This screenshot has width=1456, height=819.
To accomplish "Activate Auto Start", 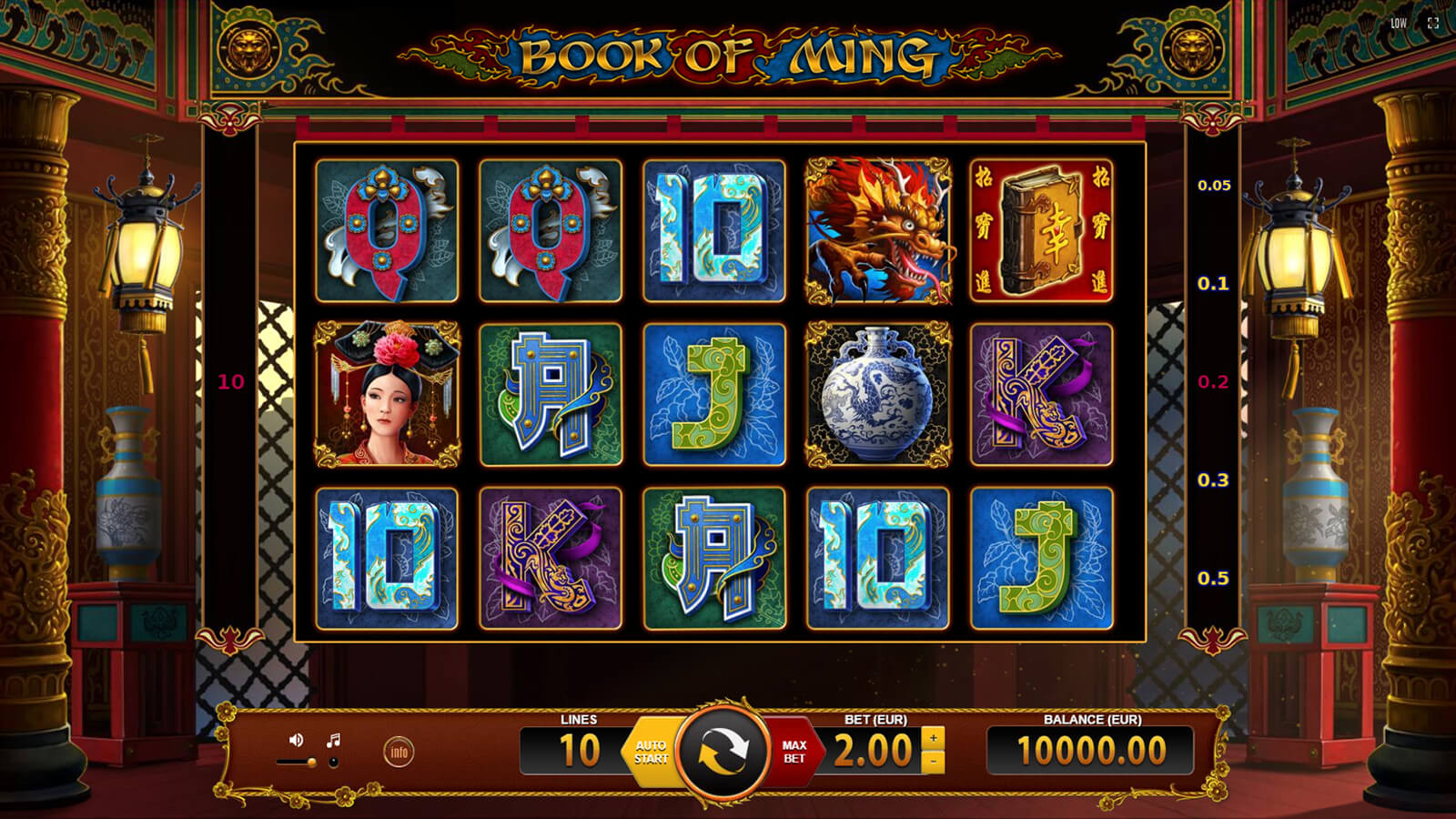I will 651,752.
